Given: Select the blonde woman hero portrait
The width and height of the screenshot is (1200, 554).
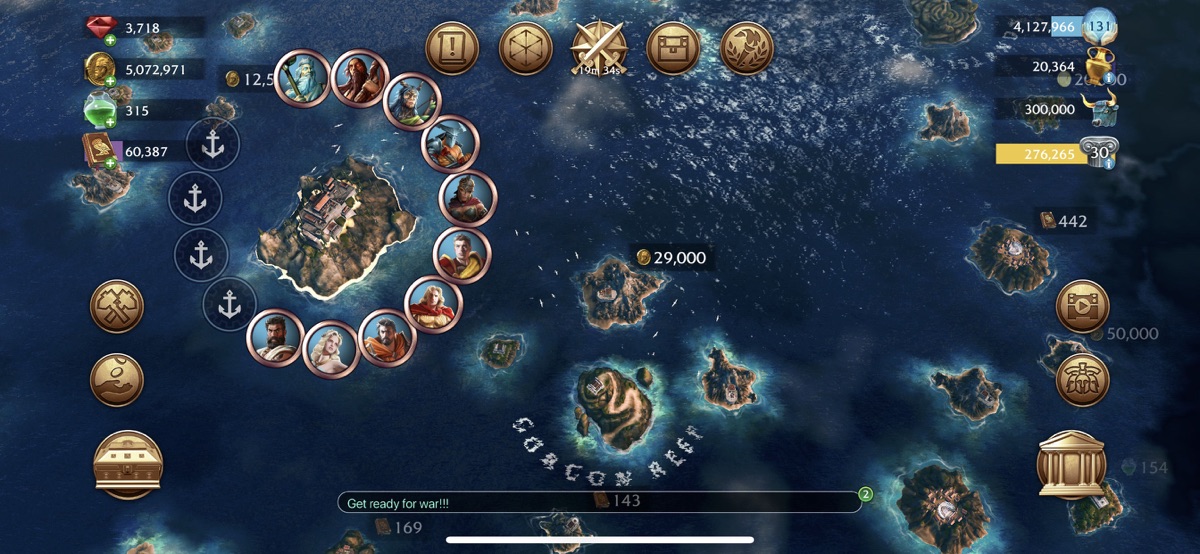Looking at the screenshot, I should coord(330,349).
